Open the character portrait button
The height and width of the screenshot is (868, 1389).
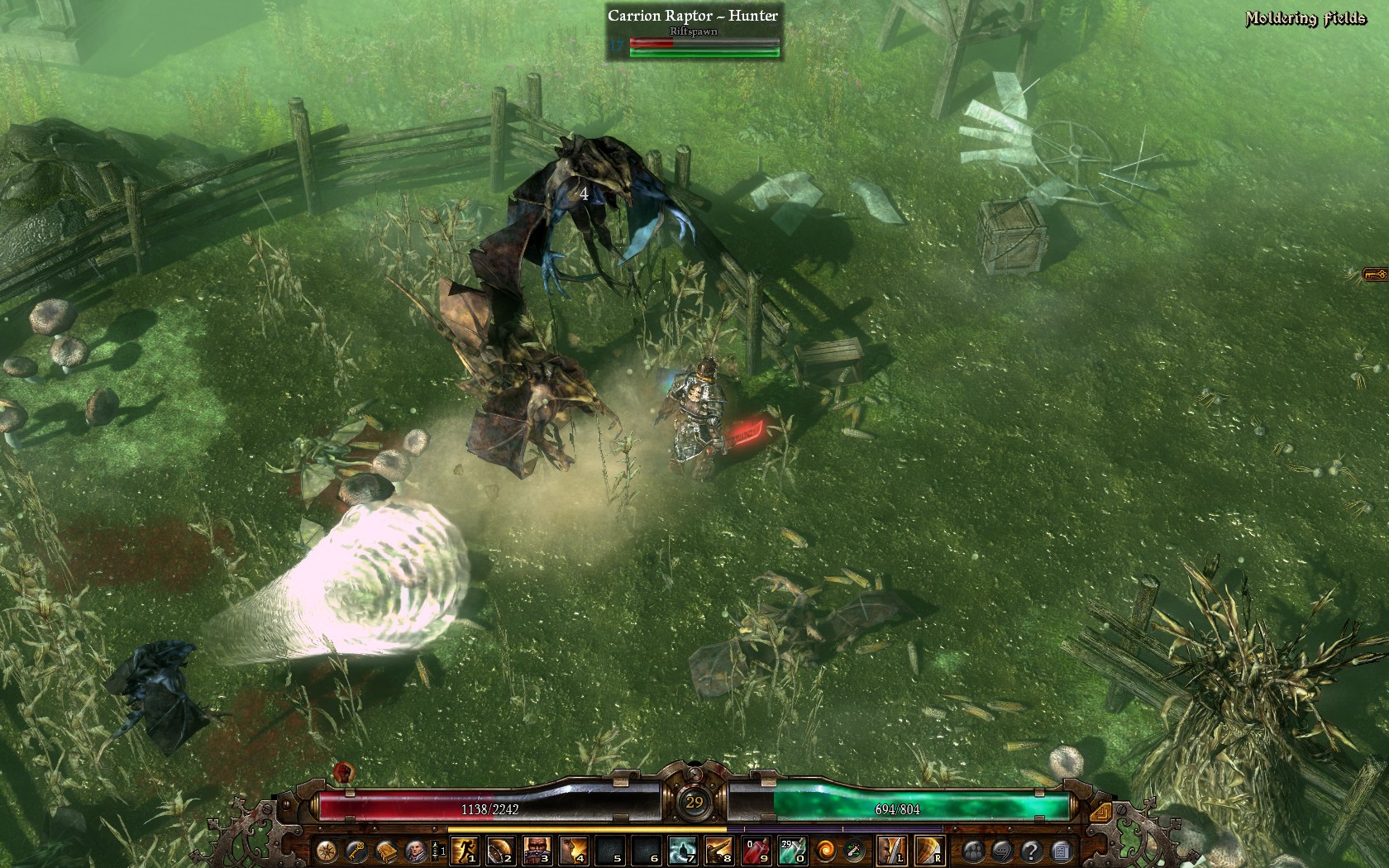pos(415,850)
